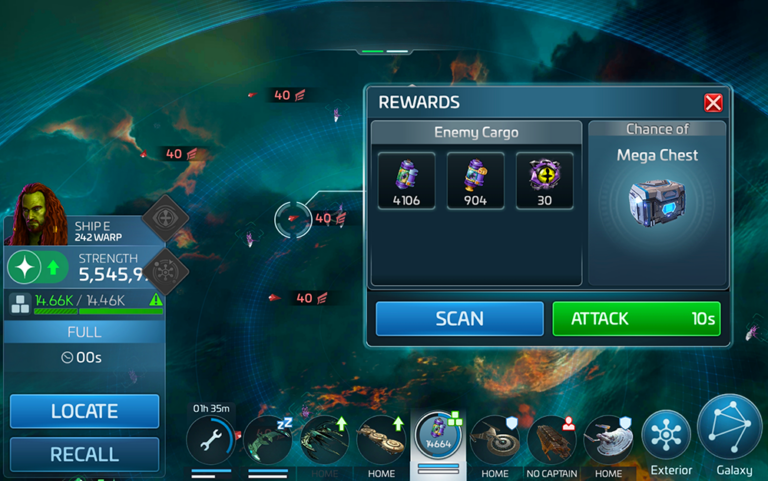The width and height of the screenshot is (768, 481).
Task: Select the 4106 cargo resource slot
Action: point(406,180)
